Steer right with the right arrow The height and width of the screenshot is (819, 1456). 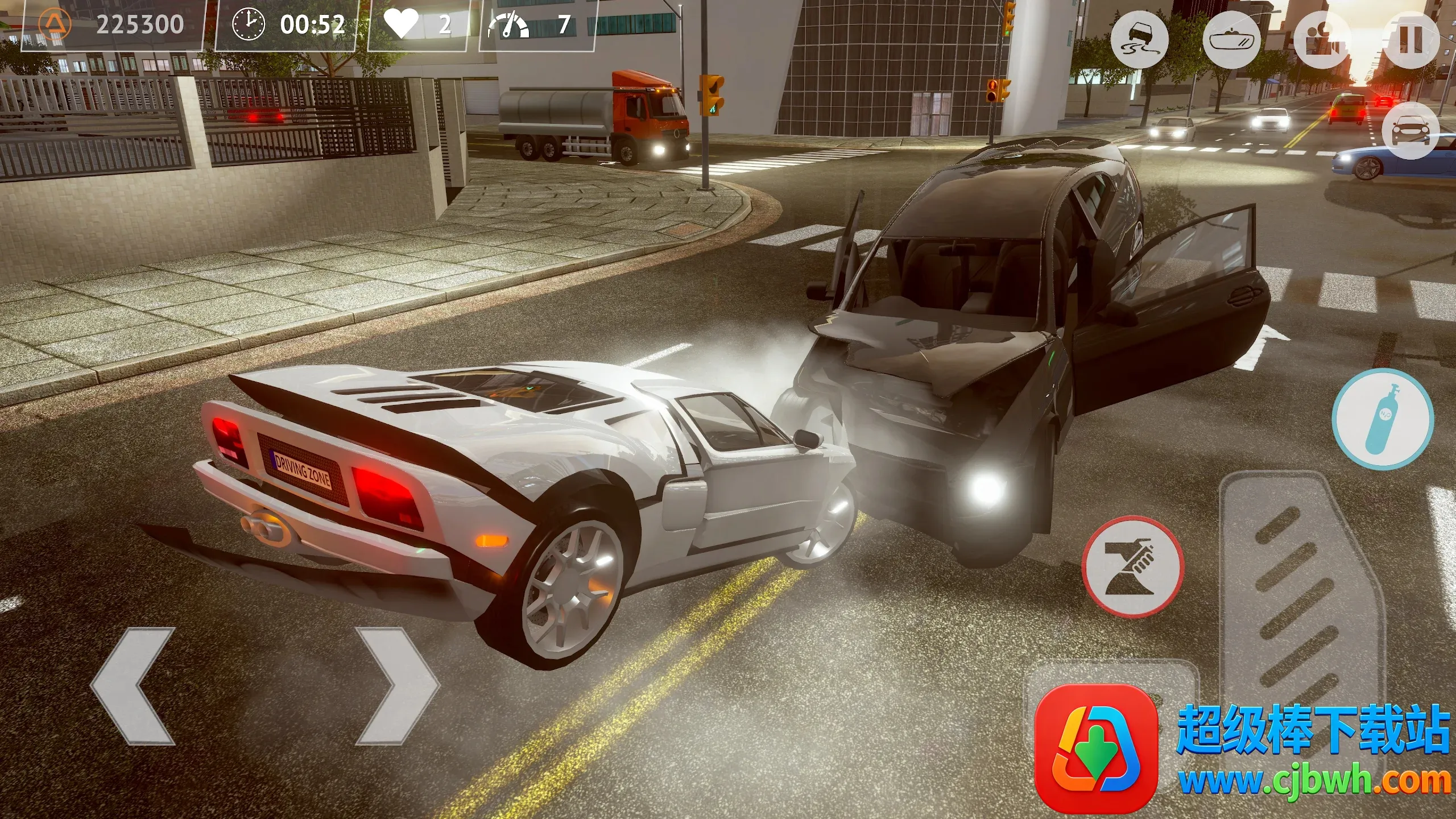click(x=398, y=686)
